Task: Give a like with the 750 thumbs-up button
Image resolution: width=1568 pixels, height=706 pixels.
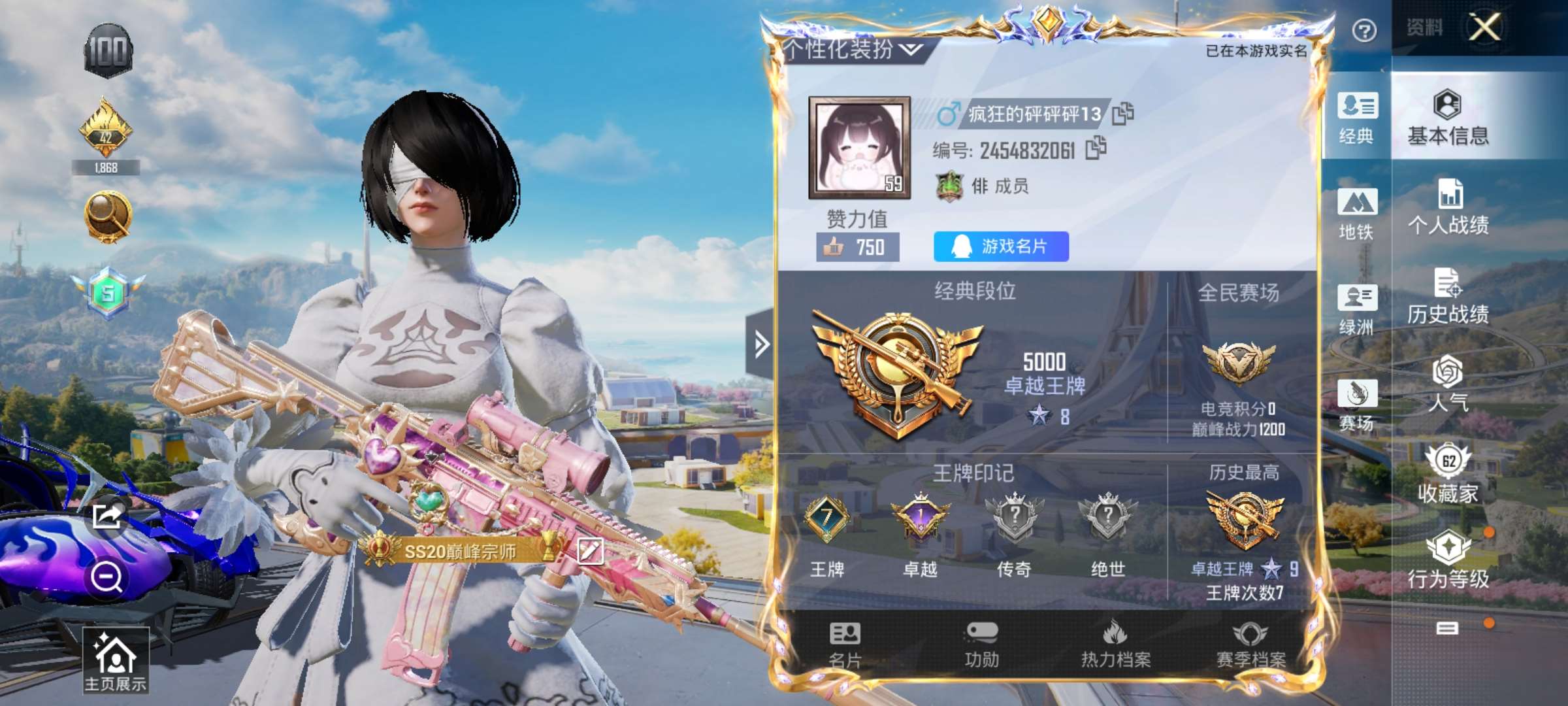Action: (x=858, y=247)
